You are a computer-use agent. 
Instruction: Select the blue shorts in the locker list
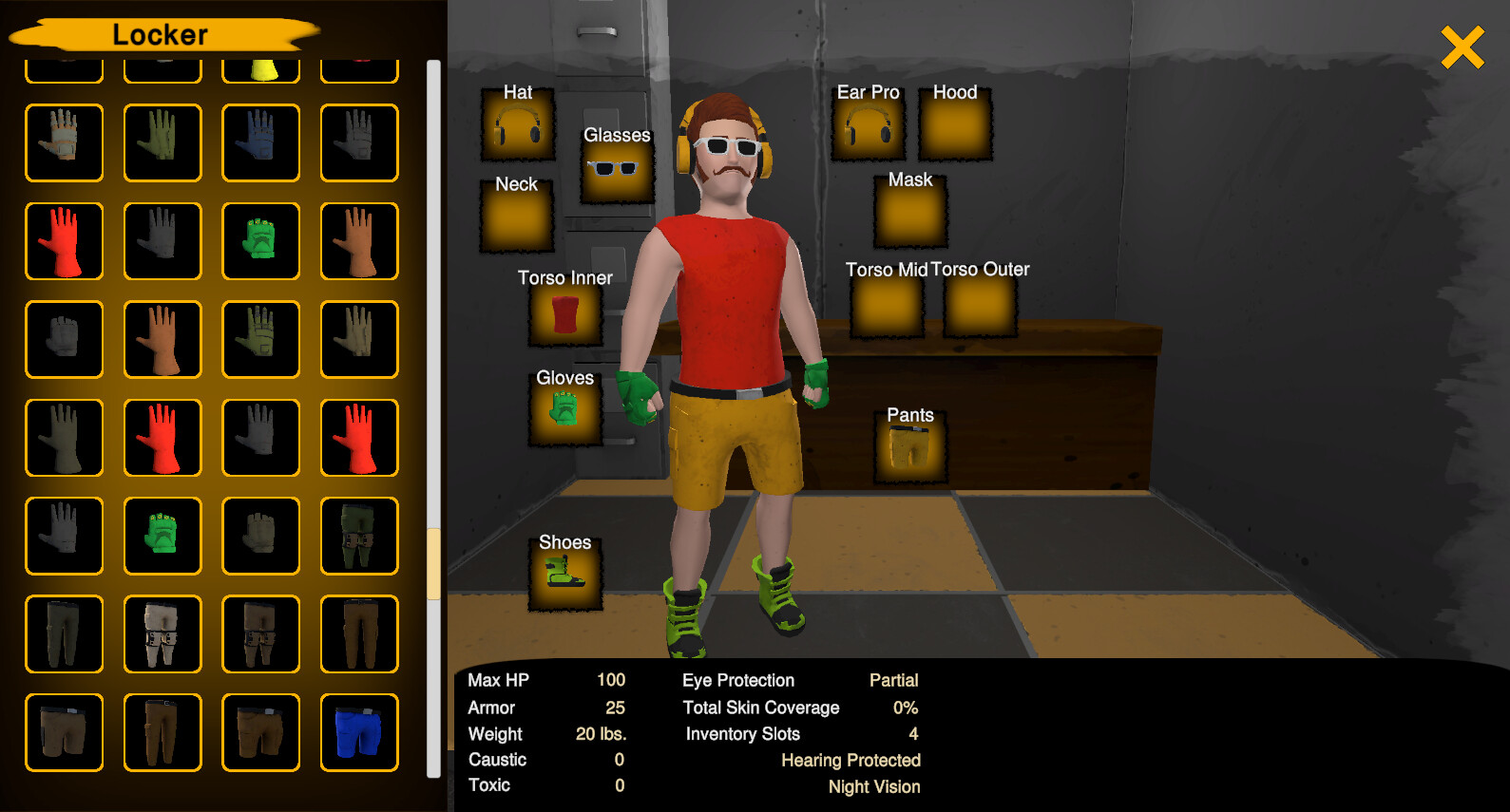pyautogui.click(x=359, y=732)
